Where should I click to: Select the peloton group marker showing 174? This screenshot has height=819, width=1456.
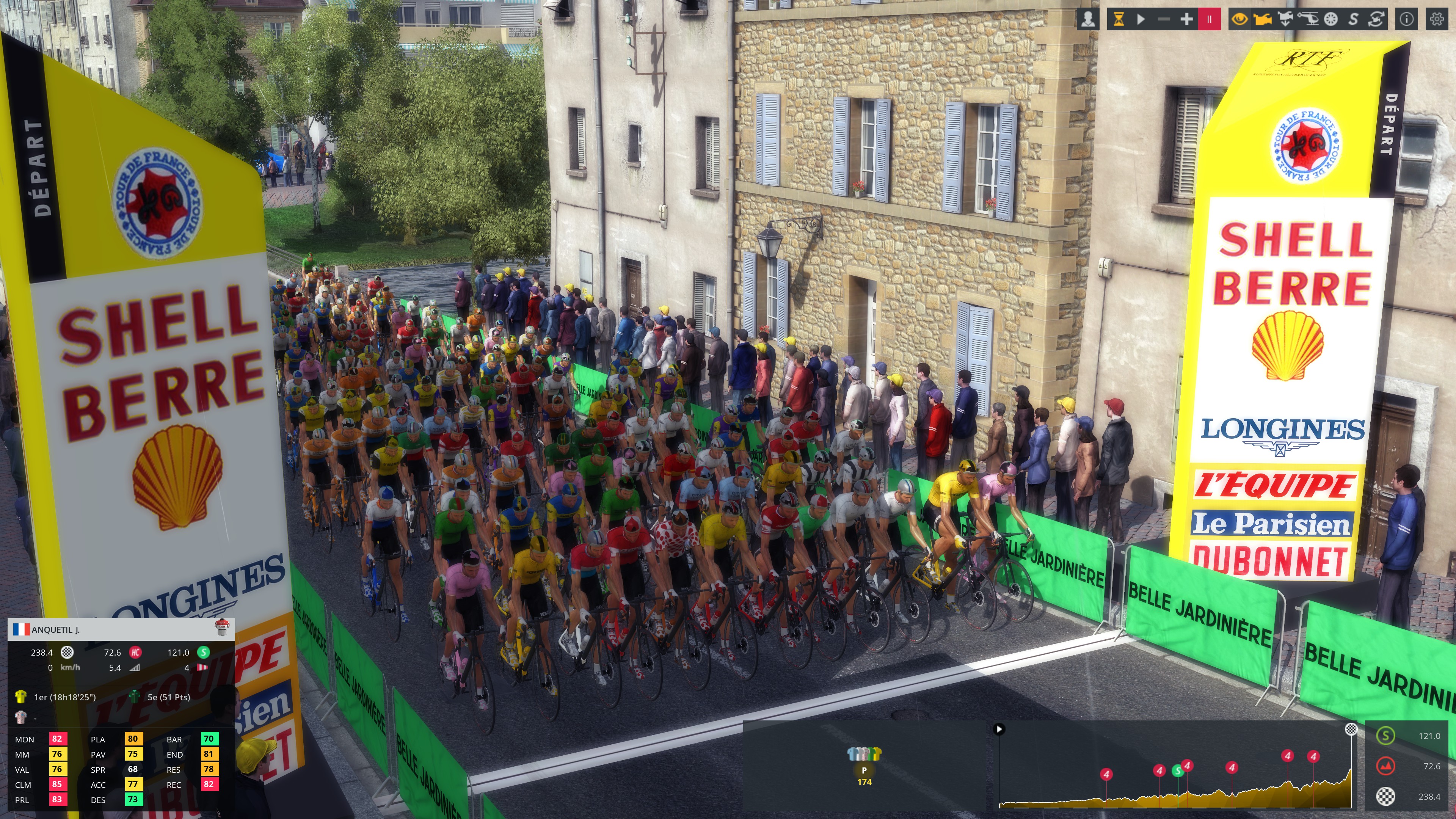(x=864, y=769)
